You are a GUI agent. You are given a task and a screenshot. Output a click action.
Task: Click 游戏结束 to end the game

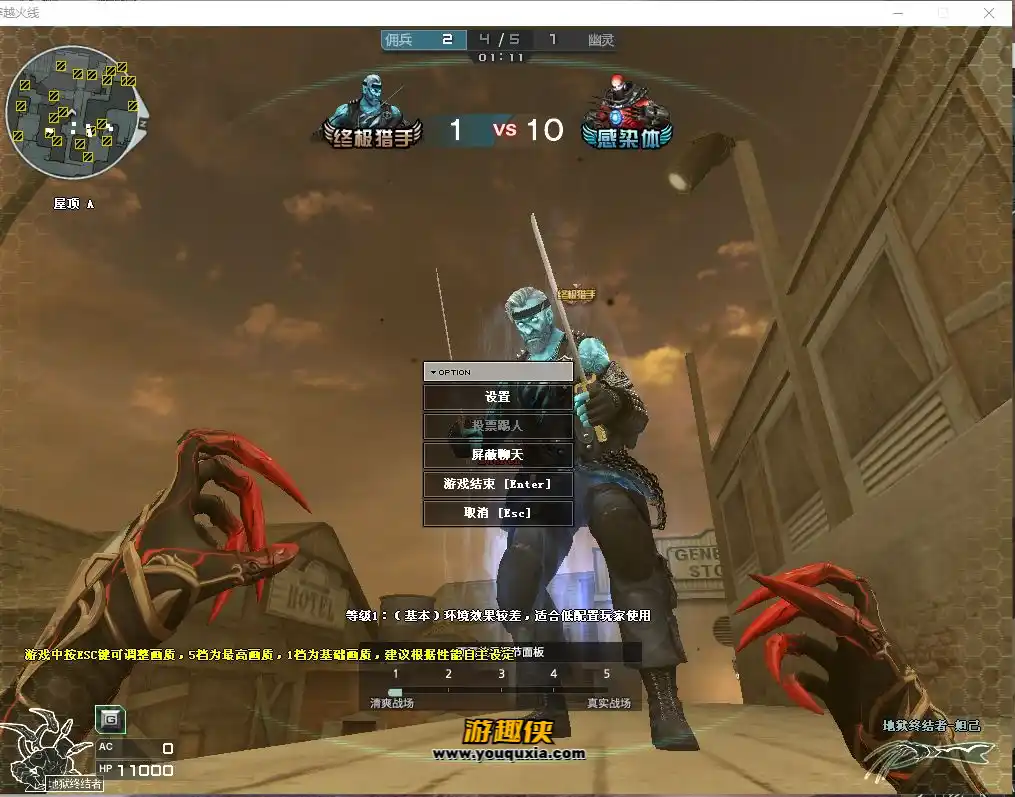click(x=497, y=484)
